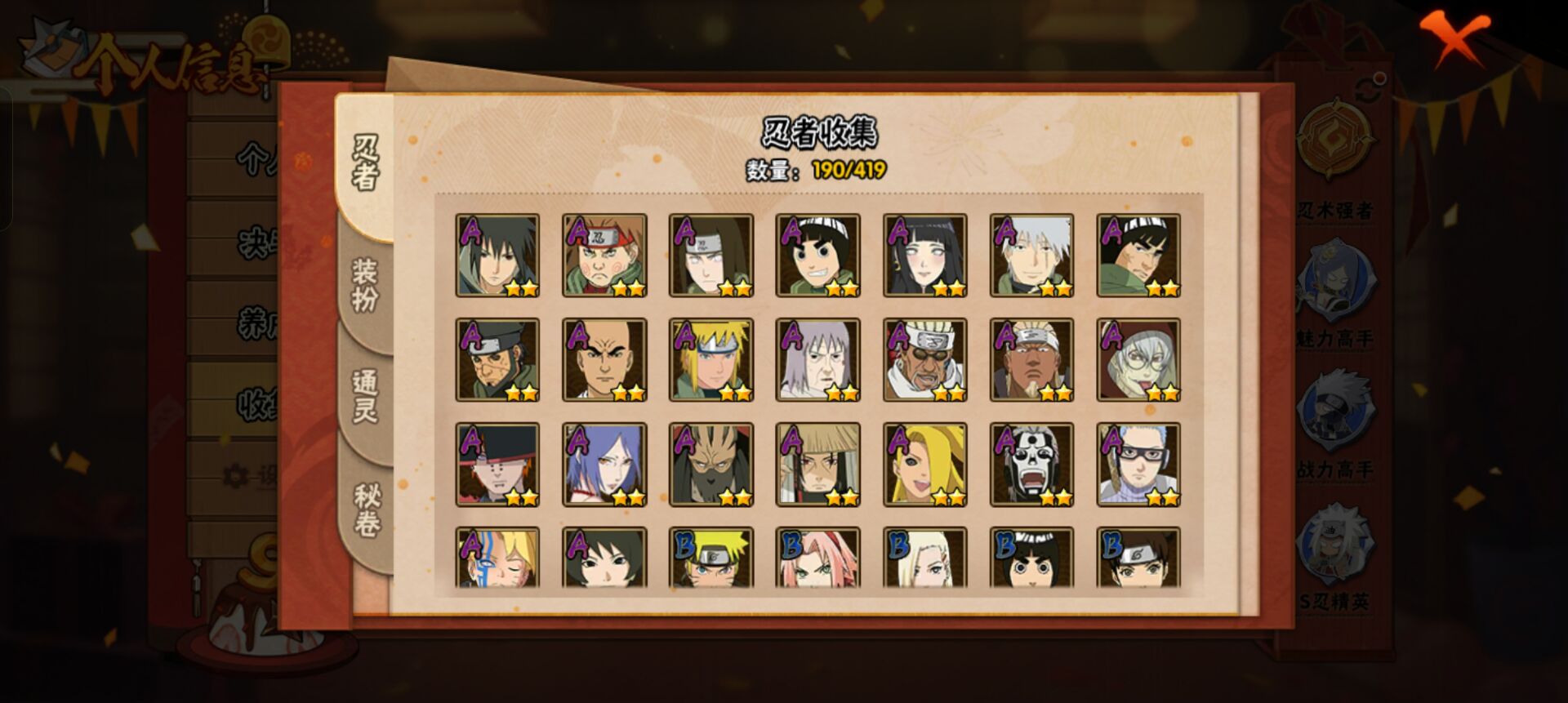Pick the silver-haired Kakashi portrait
Screen dimensions: 1568x703
point(1031,256)
